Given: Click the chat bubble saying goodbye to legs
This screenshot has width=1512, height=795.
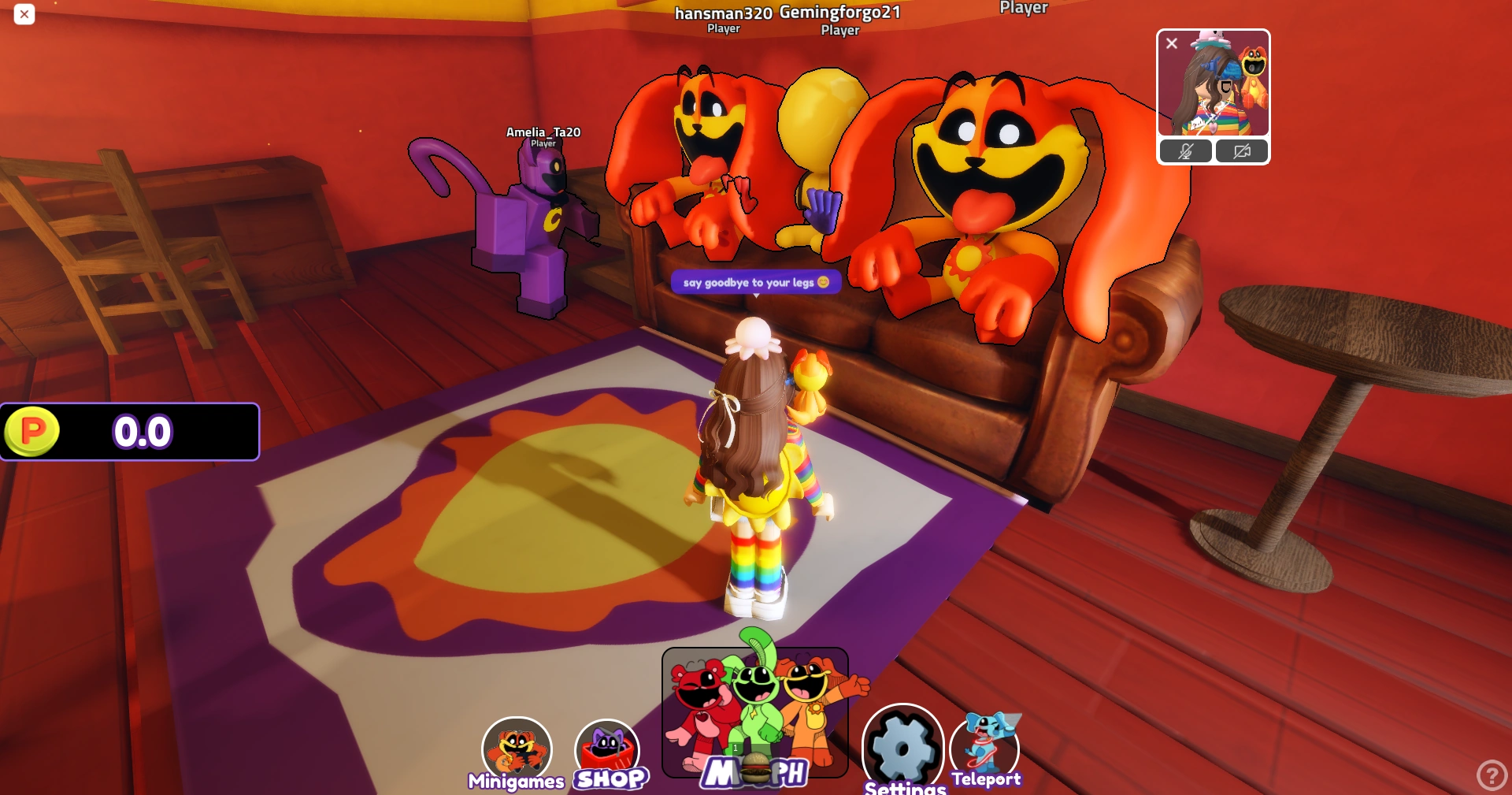Looking at the screenshot, I should pyautogui.click(x=755, y=282).
